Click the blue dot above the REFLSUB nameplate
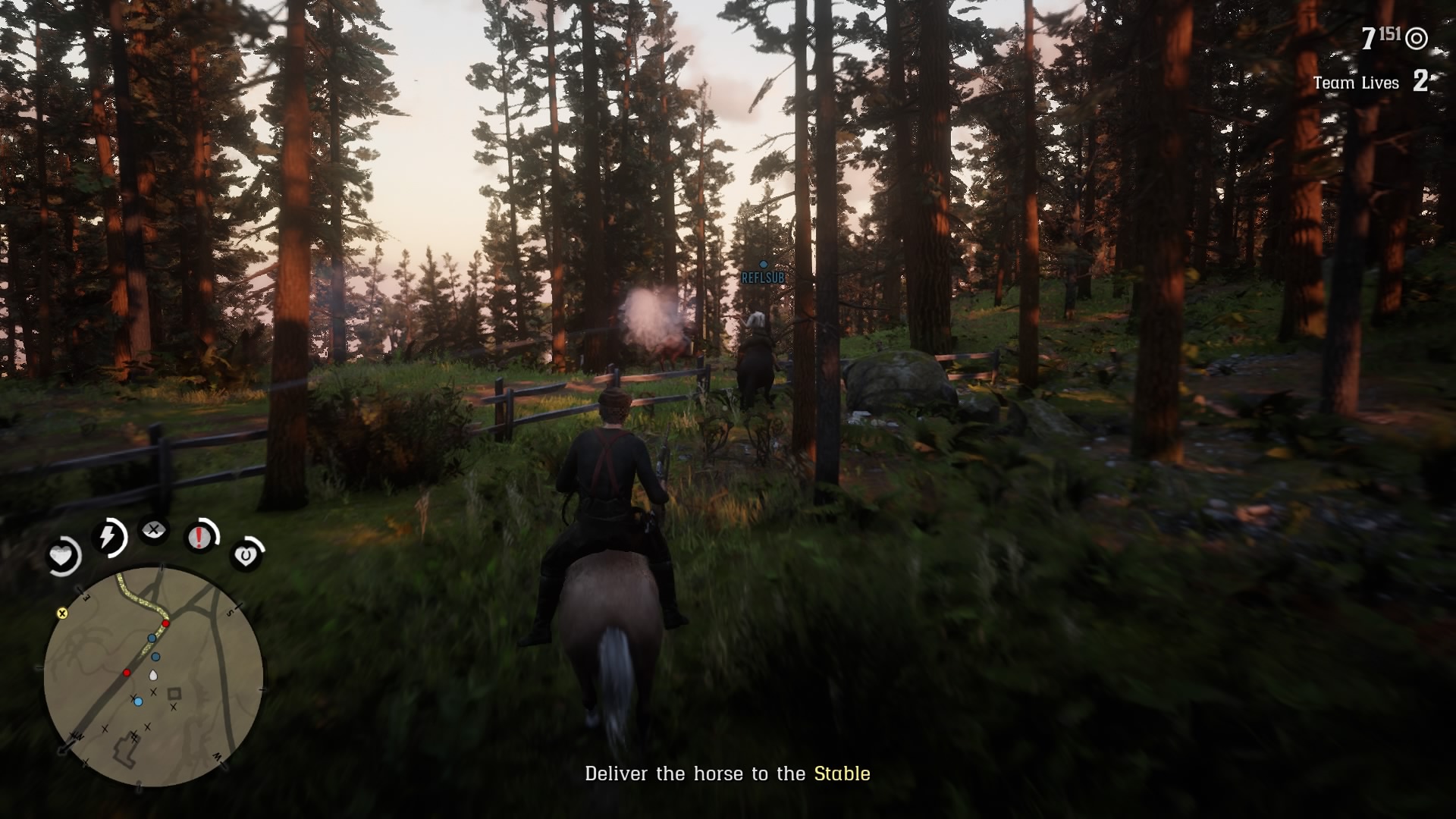The height and width of the screenshot is (819, 1456). (x=764, y=264)
